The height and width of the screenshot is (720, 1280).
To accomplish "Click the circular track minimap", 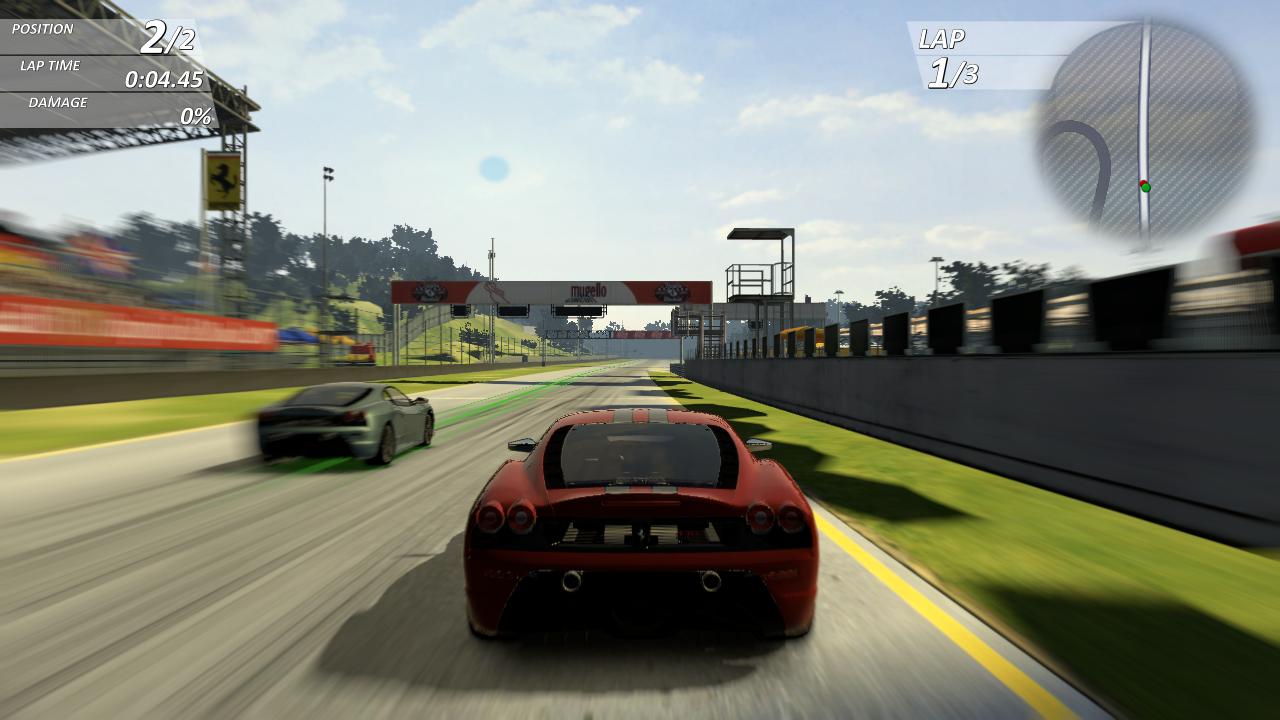I will pyautogui.click(x=1145, y=130).
